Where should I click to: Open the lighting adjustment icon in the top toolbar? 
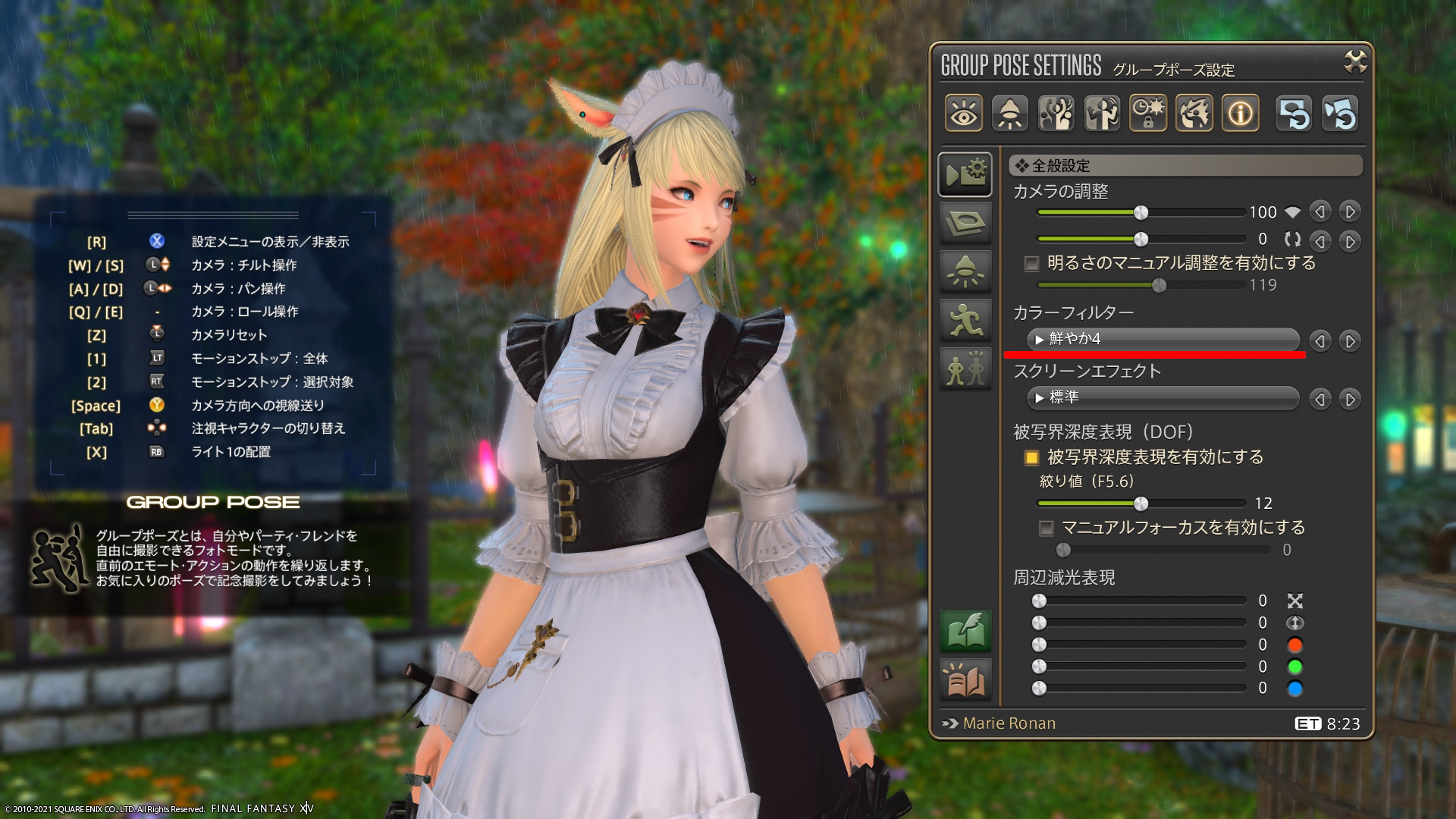coord(1009,112)
